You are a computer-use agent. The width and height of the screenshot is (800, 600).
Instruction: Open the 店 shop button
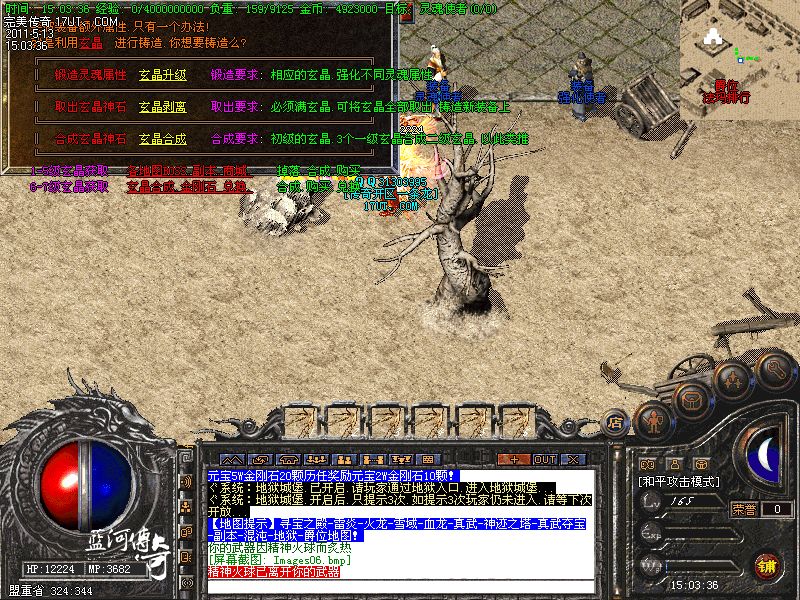616,424
